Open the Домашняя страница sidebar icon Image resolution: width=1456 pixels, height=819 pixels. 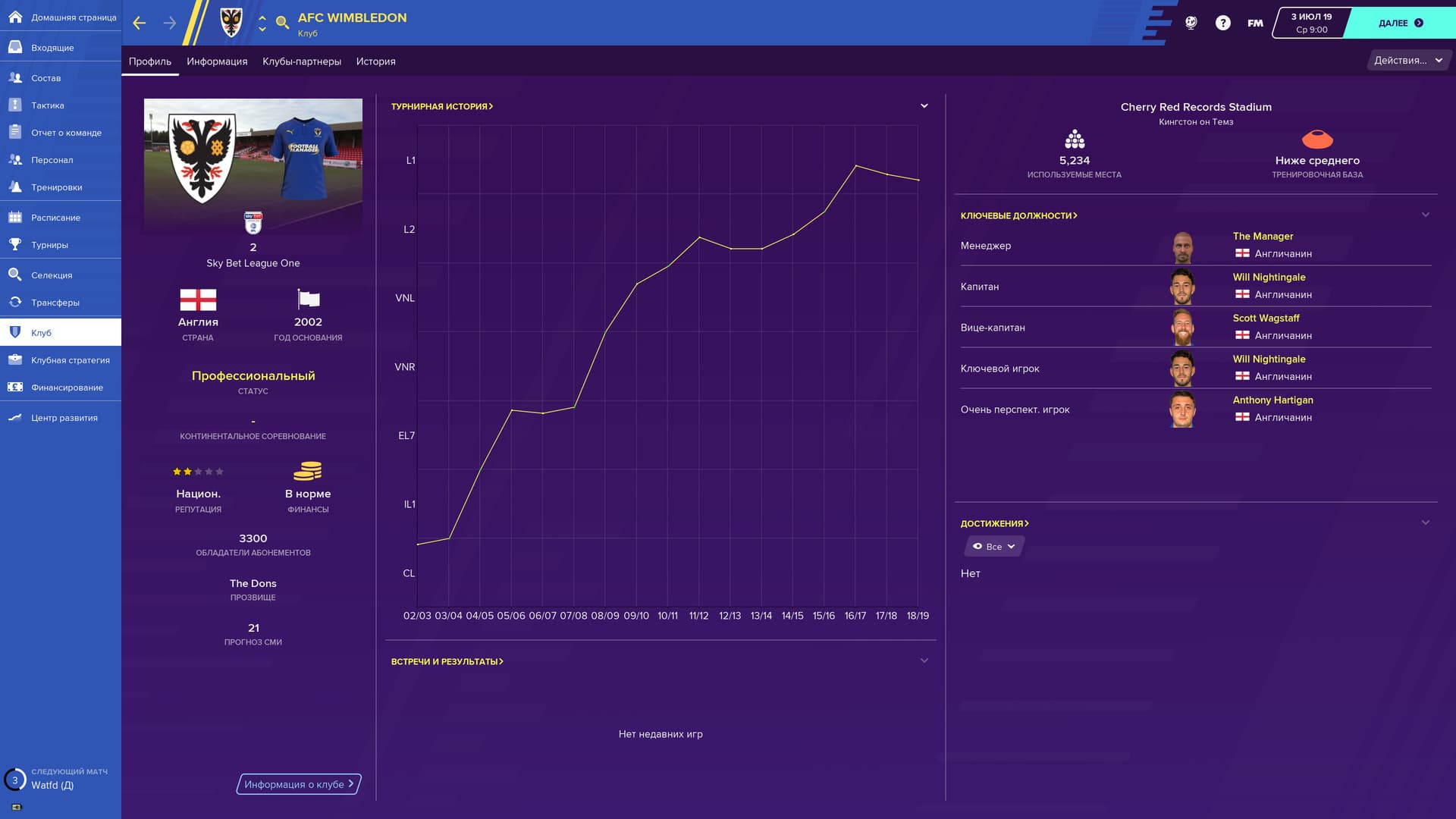(x=14, y=17)
